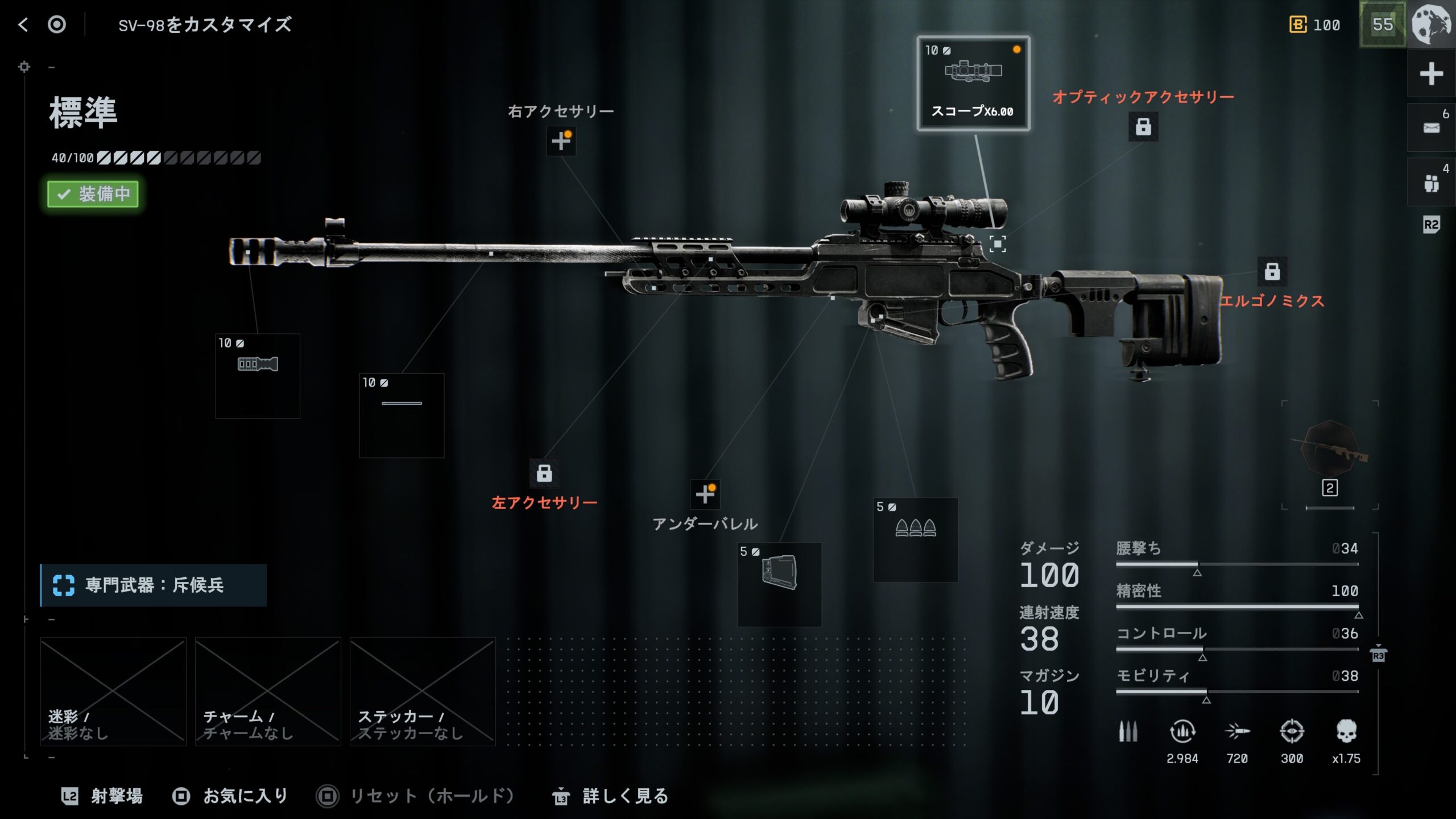1456x819 pixels.
Task: Select the ammunition type slot
Action: pyautogui.click(x=916, y=539)
